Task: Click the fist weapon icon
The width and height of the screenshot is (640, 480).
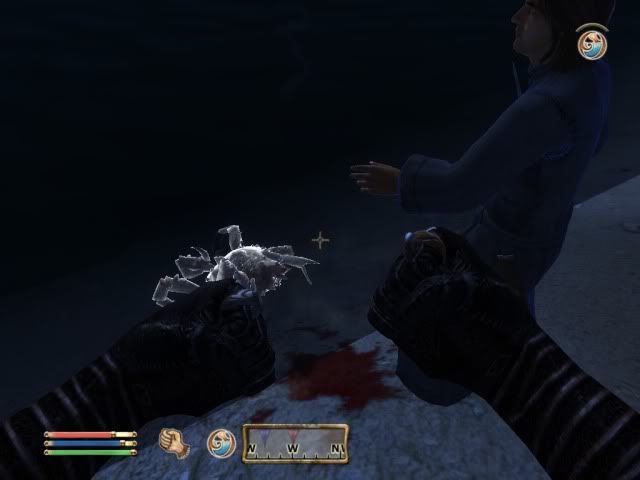Action: point(176,442)
